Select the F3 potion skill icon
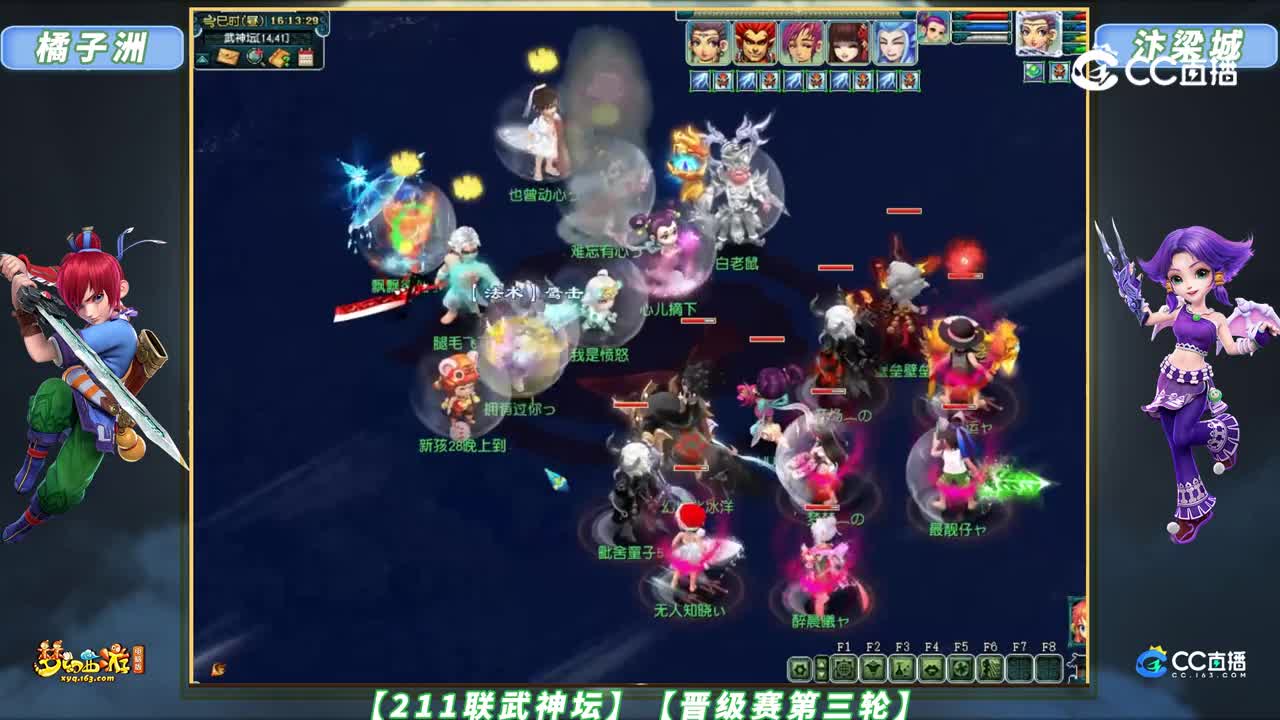 (904, 668)
